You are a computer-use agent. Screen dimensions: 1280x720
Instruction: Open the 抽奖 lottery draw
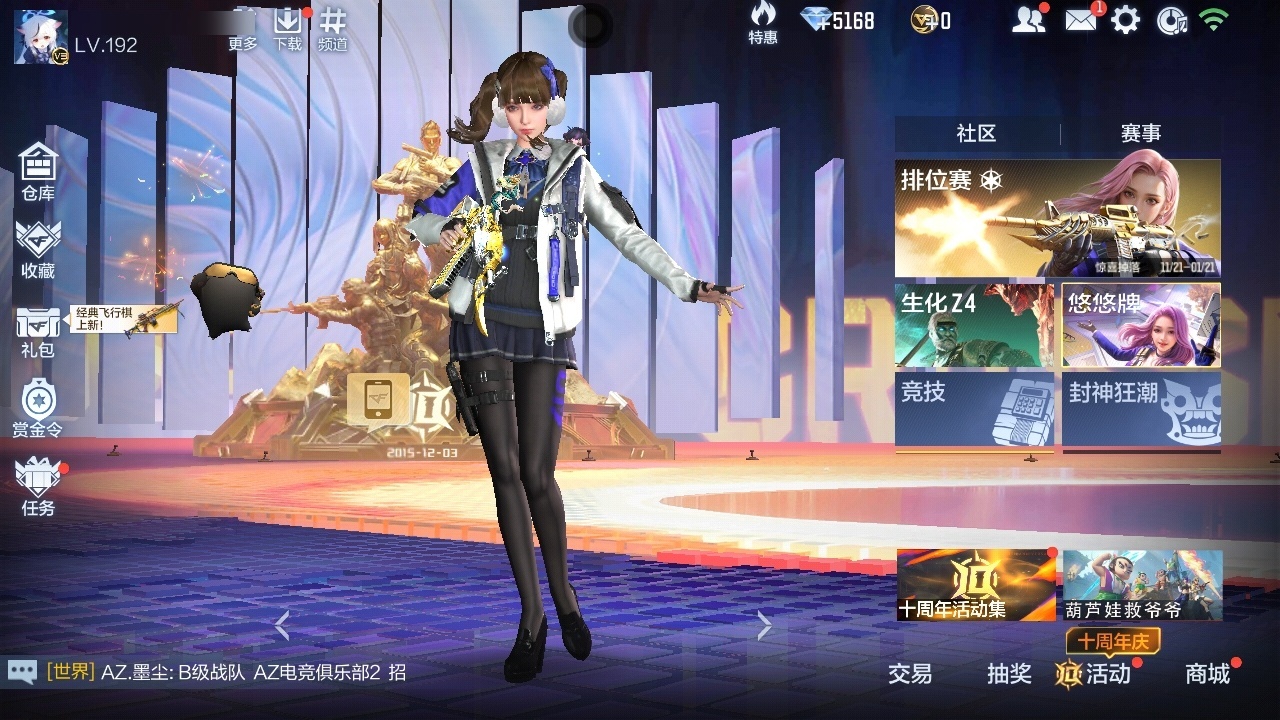click(x=1009, y=674)
